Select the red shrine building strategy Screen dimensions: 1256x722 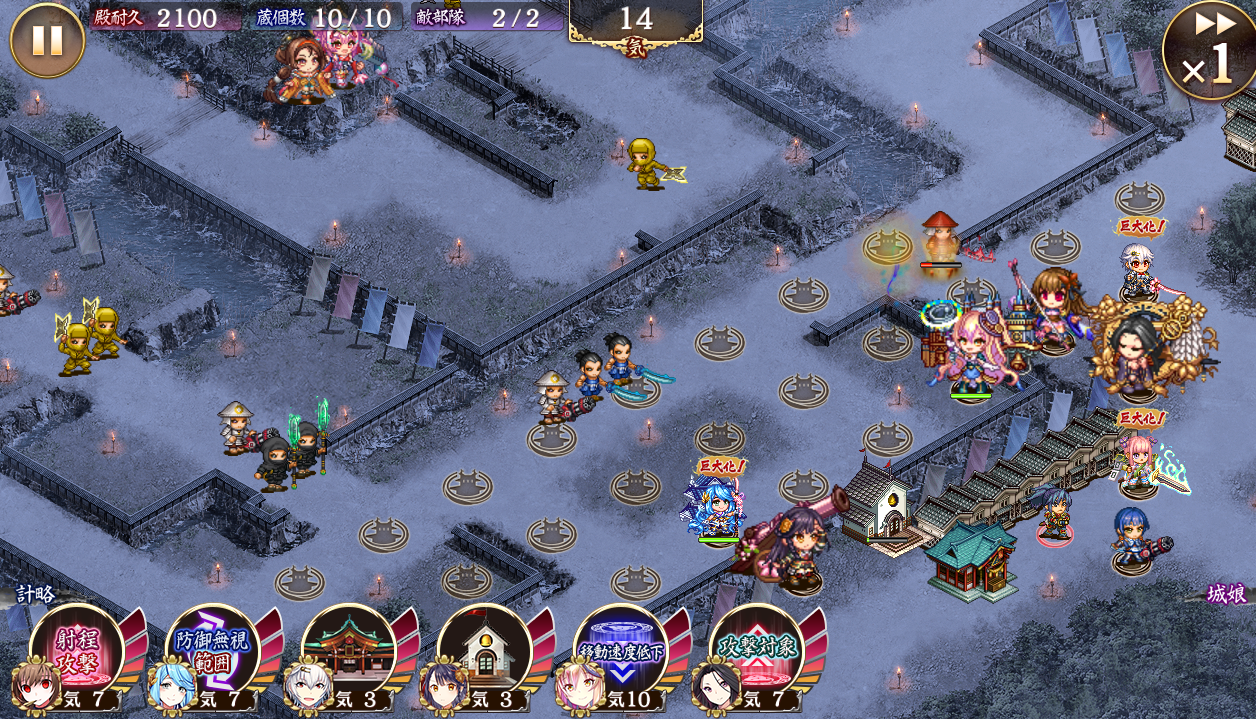pos(348,650)
